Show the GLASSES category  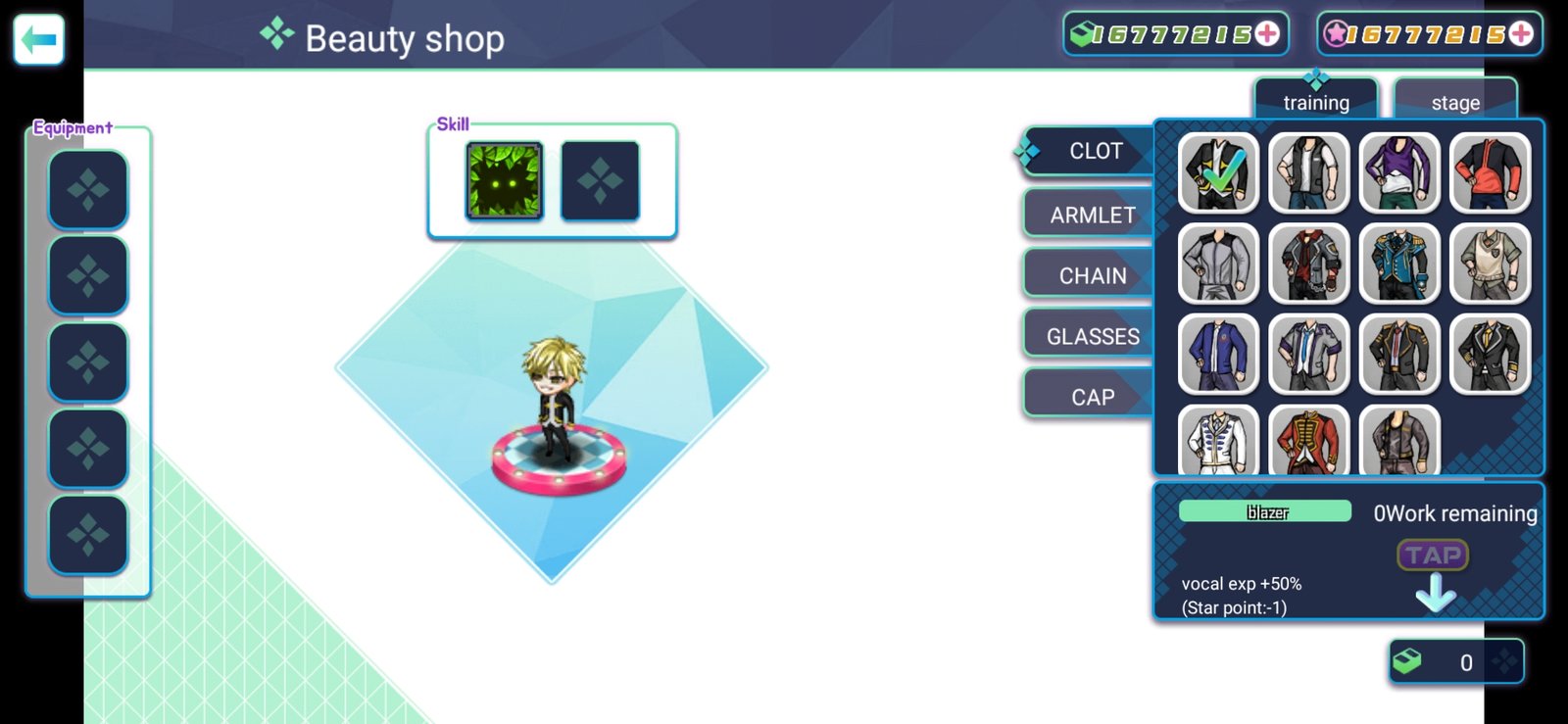(x=1092, y=337)
